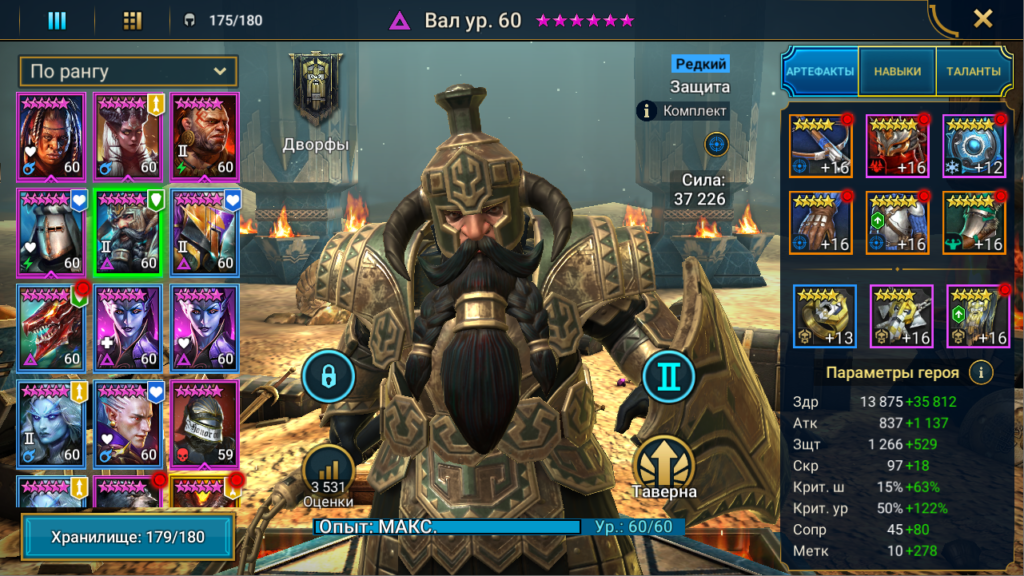Open the Хранилище 179/180 vault

128,537
